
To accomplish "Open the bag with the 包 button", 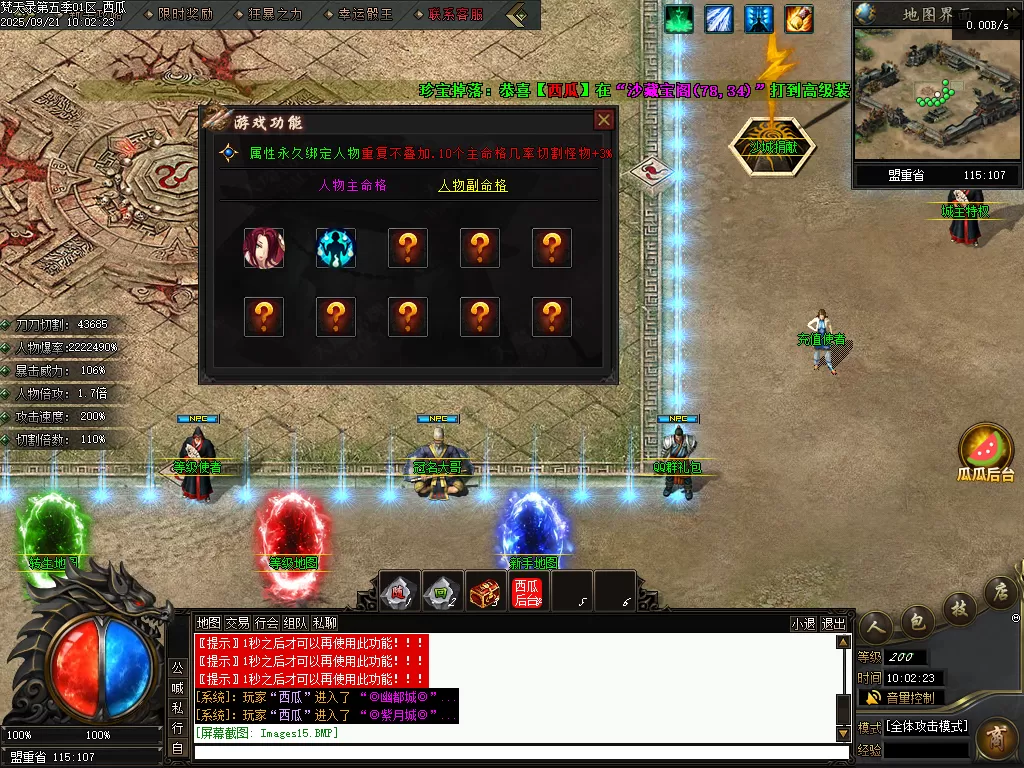I will point(915,622).
